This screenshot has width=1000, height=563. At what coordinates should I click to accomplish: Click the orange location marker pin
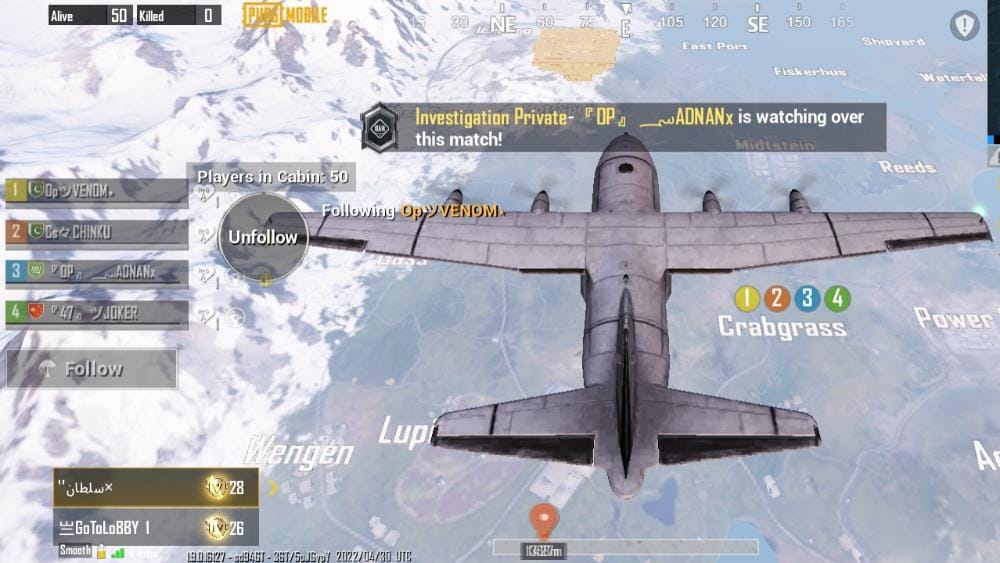543,520
